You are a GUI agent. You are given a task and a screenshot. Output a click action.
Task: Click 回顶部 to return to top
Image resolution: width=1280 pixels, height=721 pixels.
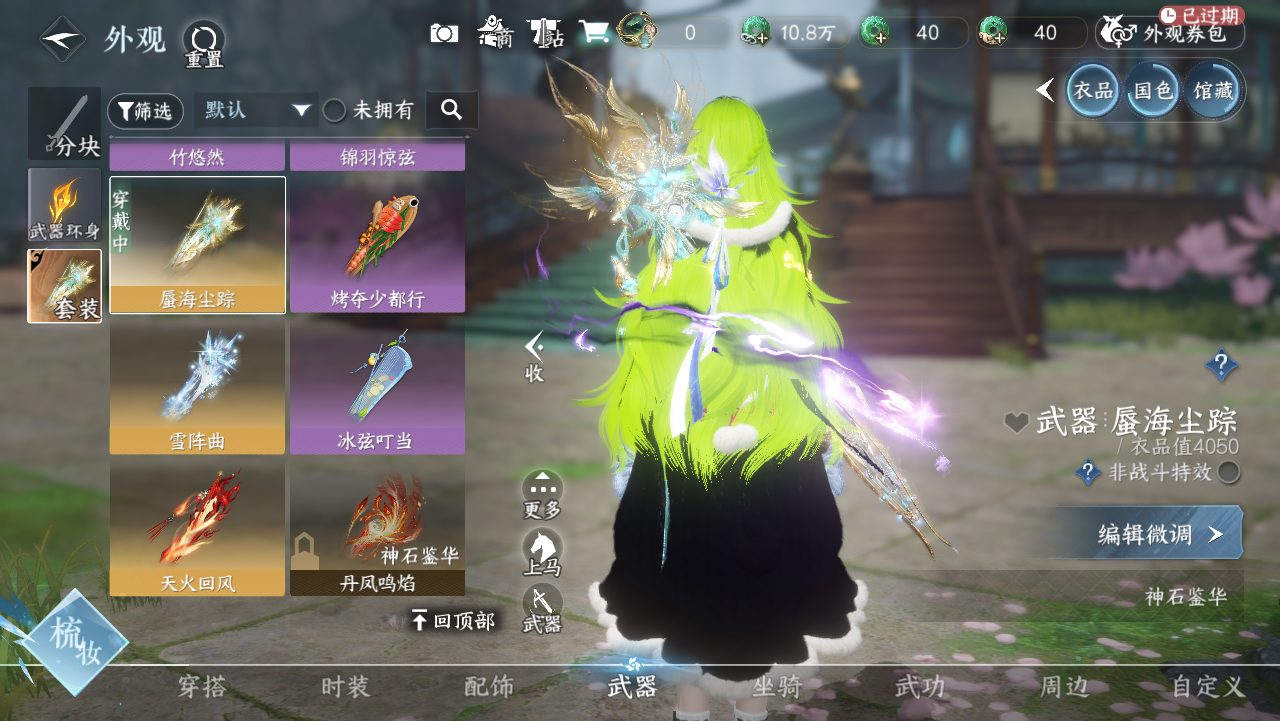click(x=453, y=621)
